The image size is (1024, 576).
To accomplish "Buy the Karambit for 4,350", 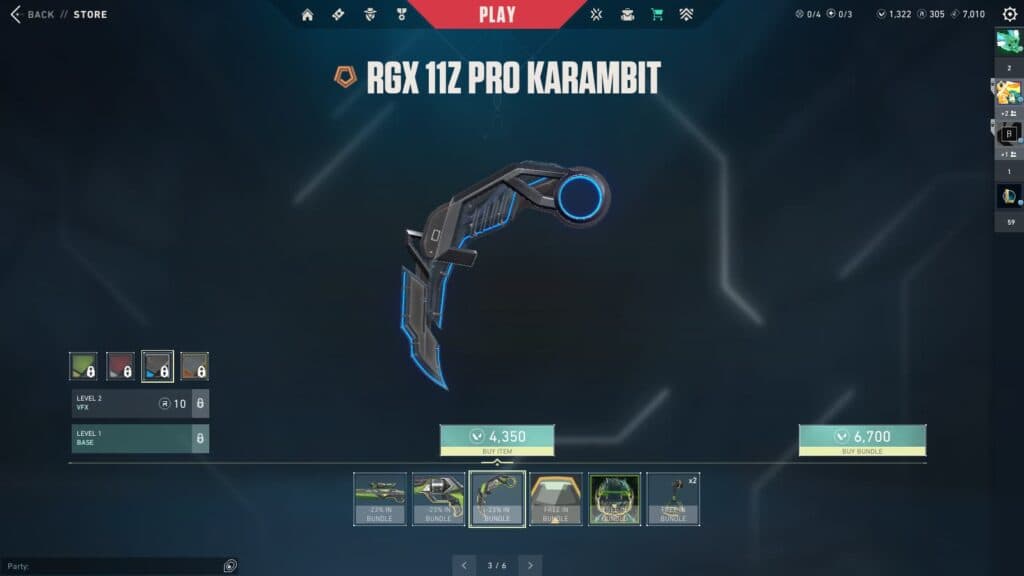I will [497, 440].
